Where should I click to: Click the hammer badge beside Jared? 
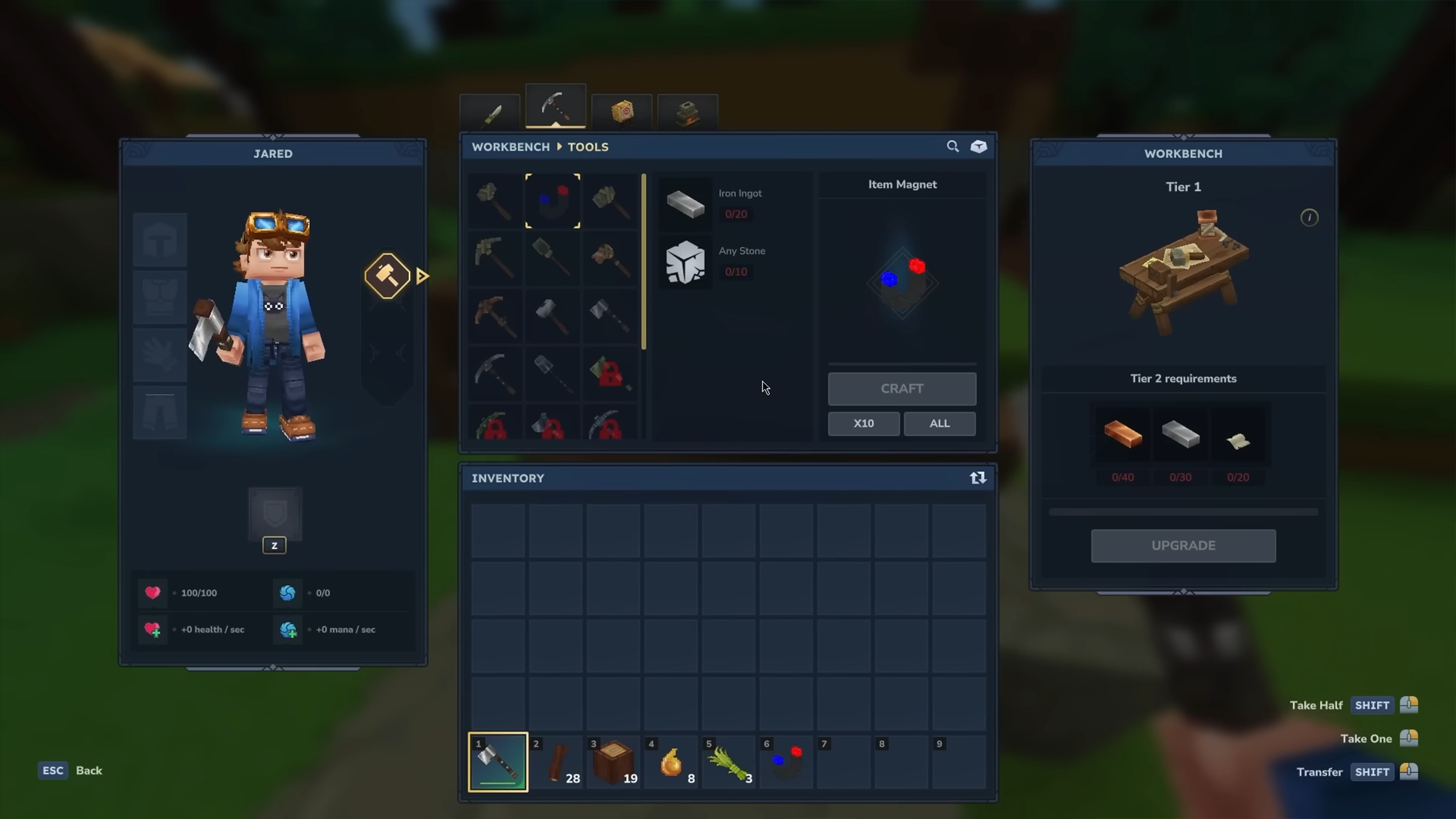(387, 276)
